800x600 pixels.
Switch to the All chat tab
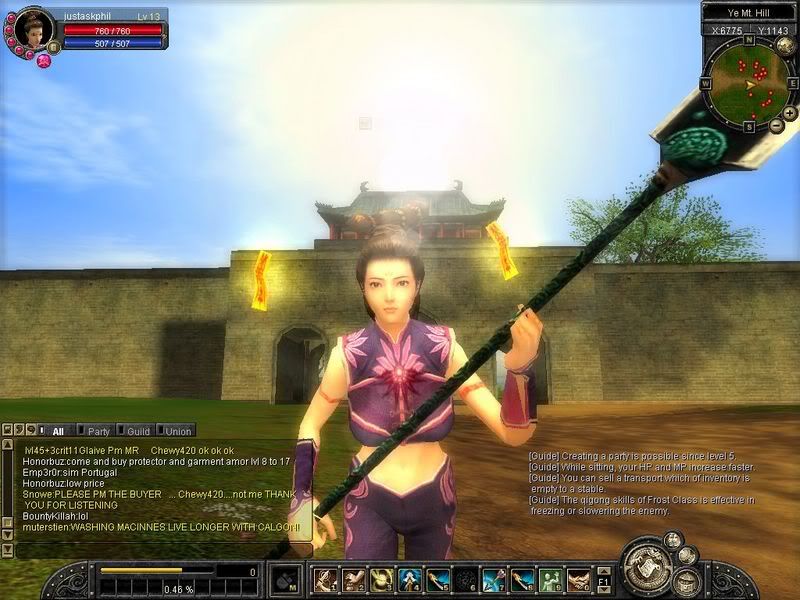pyautogui.click(x=58, y=431)
